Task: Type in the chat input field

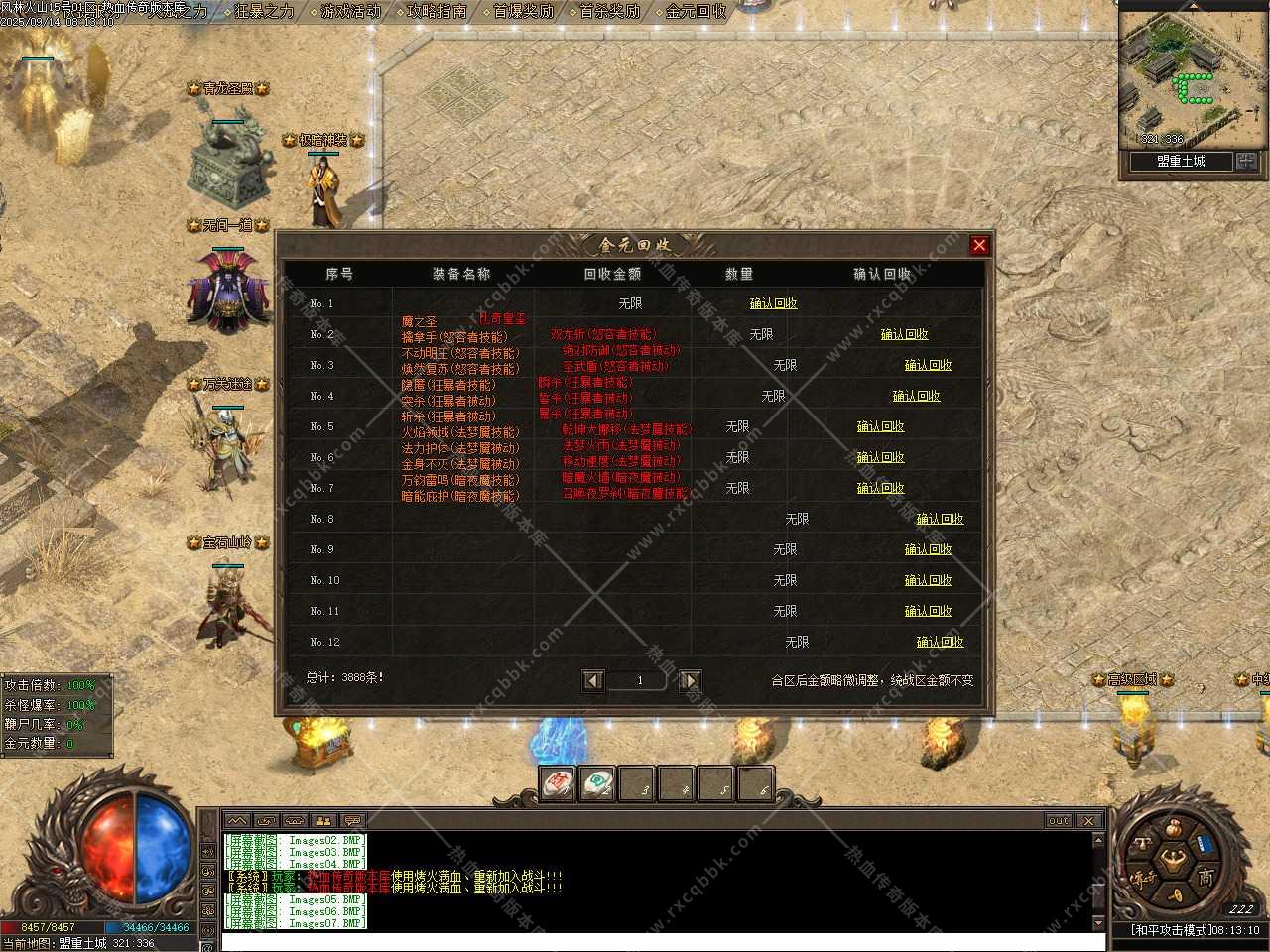Action: (655, 941)
